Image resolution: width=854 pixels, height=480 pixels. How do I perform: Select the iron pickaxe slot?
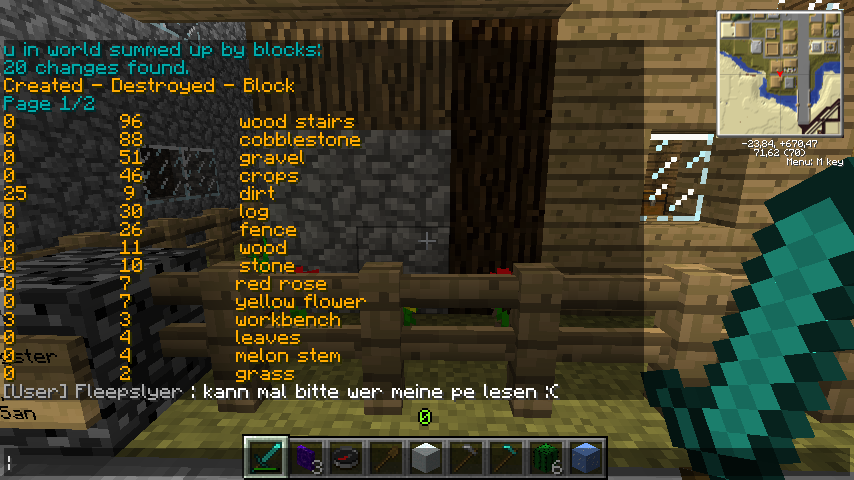pyautogui.click(x=467, y=458)
